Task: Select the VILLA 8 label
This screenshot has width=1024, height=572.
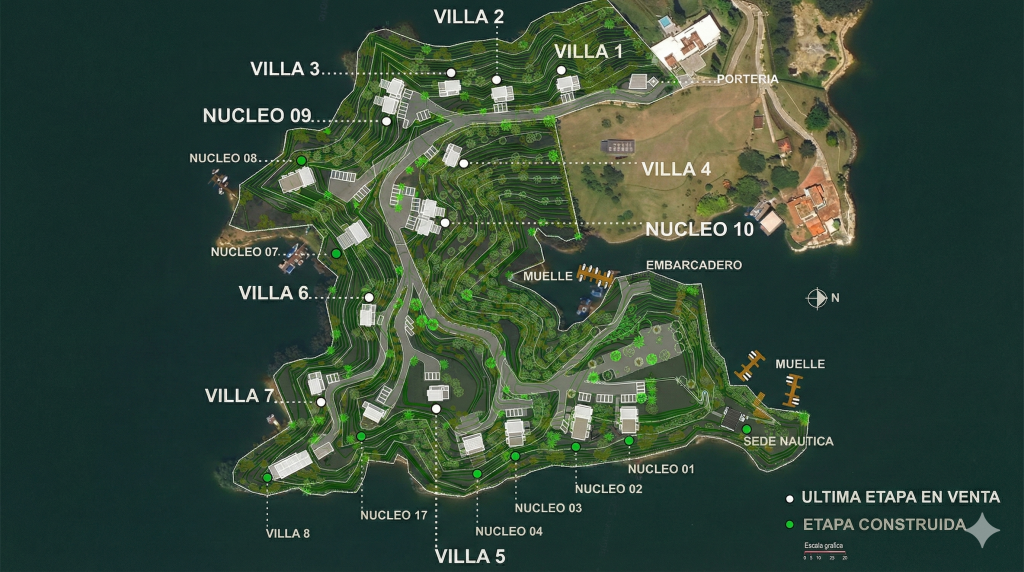Action: 288,533
